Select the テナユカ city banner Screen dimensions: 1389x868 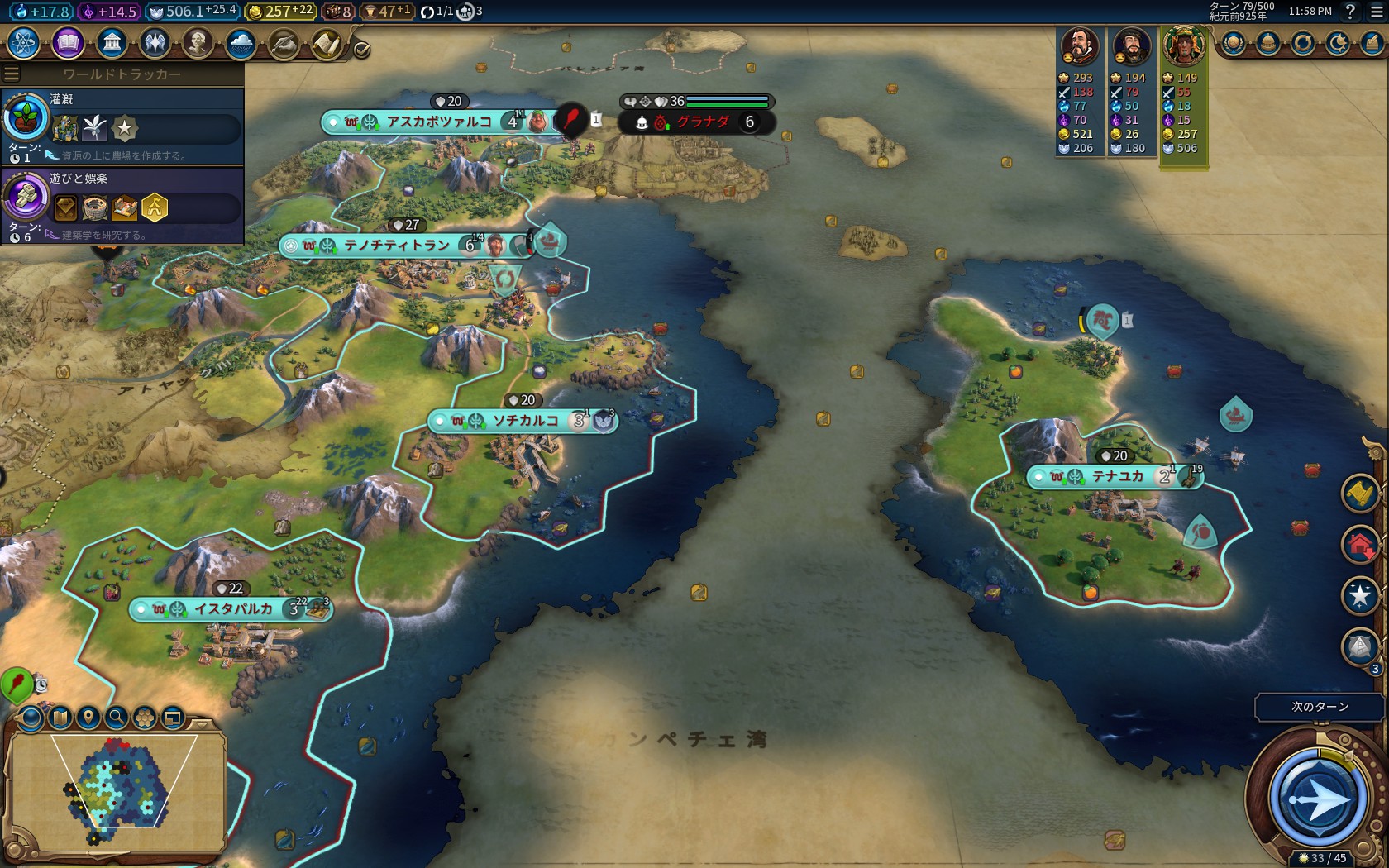(x=1116, y=477)
